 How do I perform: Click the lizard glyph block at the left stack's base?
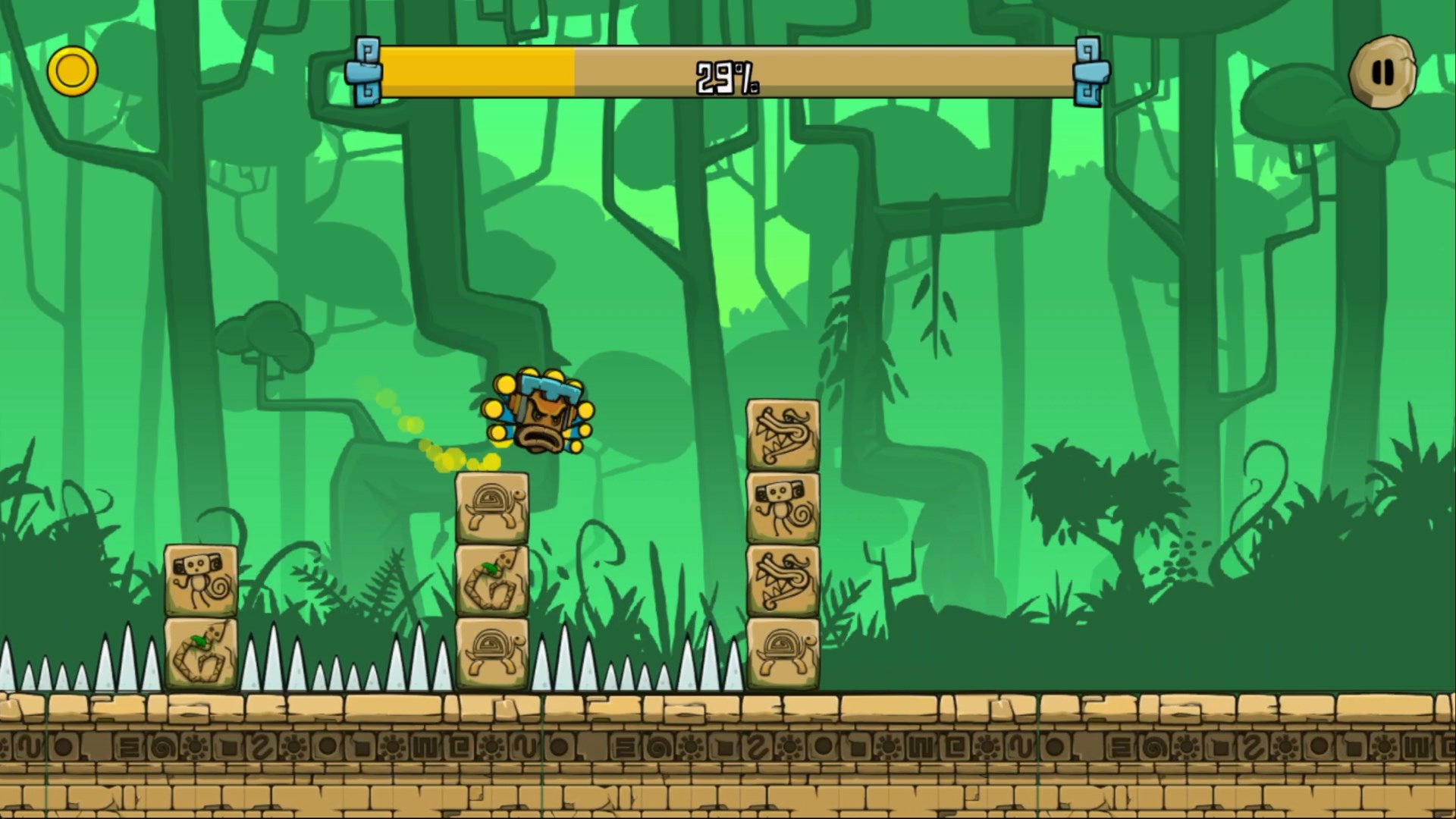coord(200,656)
